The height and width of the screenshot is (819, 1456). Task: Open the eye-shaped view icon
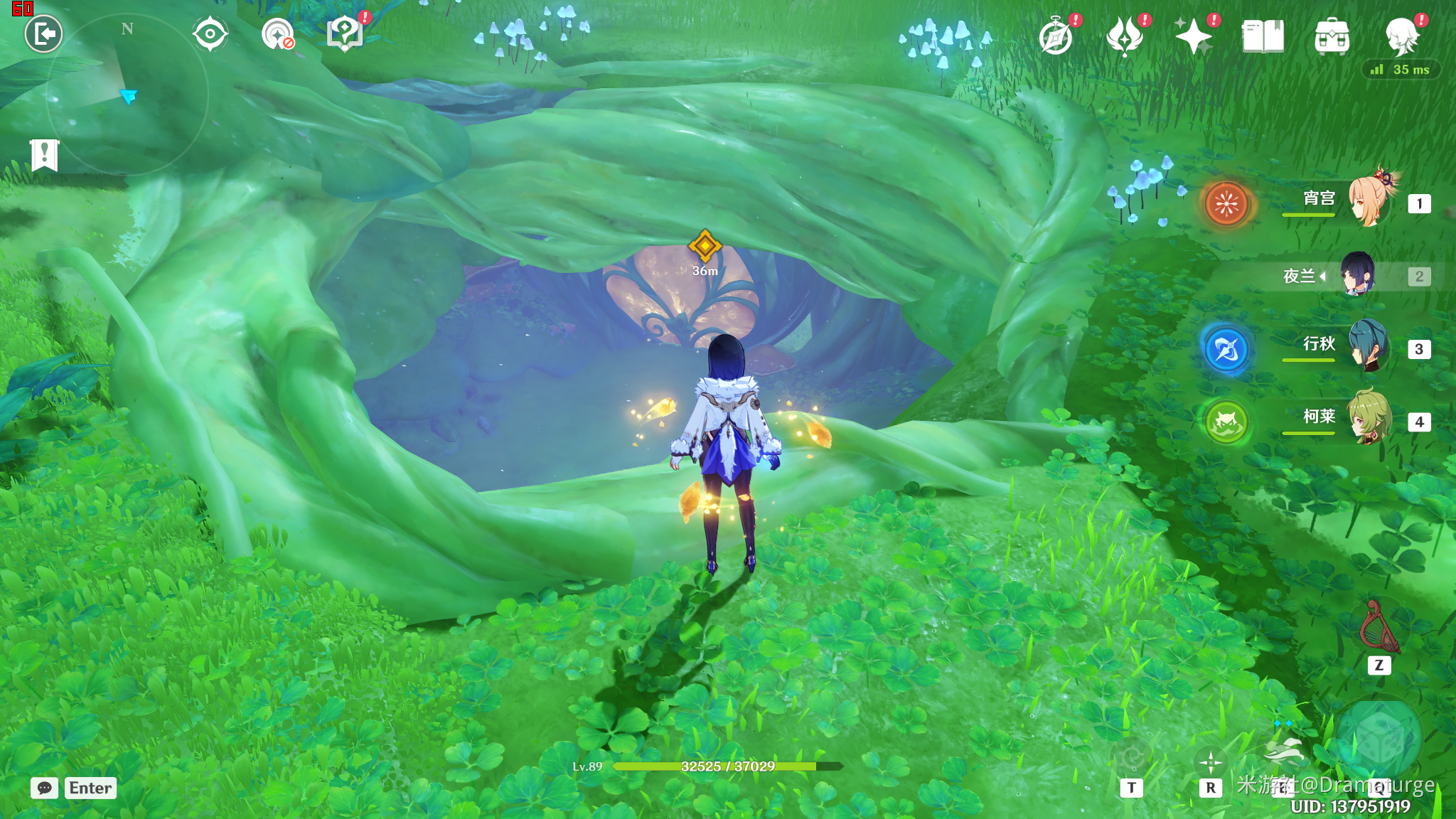click(210, 34)
